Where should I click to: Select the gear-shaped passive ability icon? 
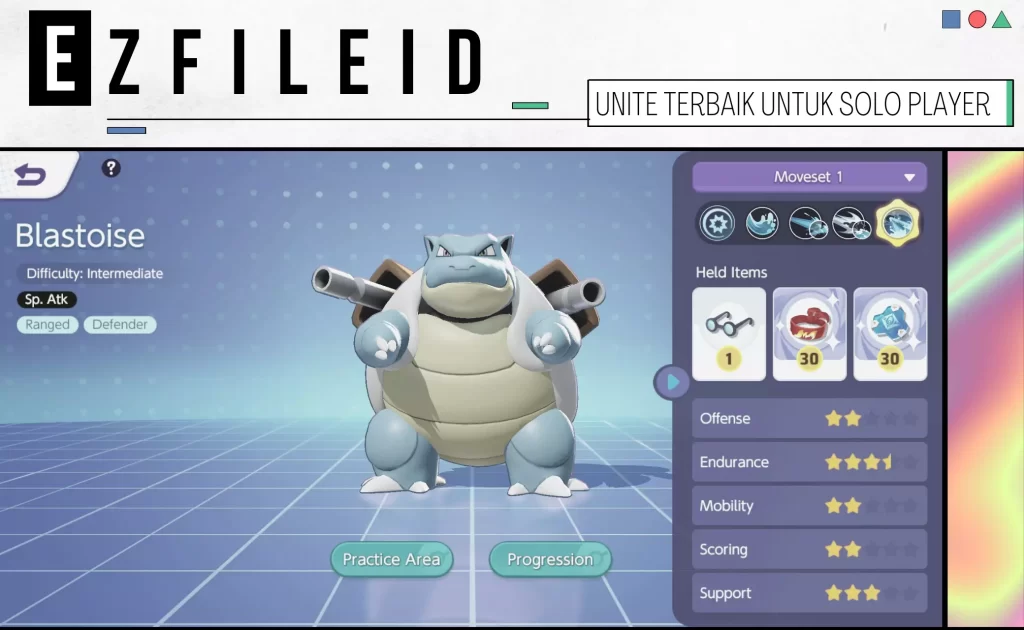[x=716, y=224]
